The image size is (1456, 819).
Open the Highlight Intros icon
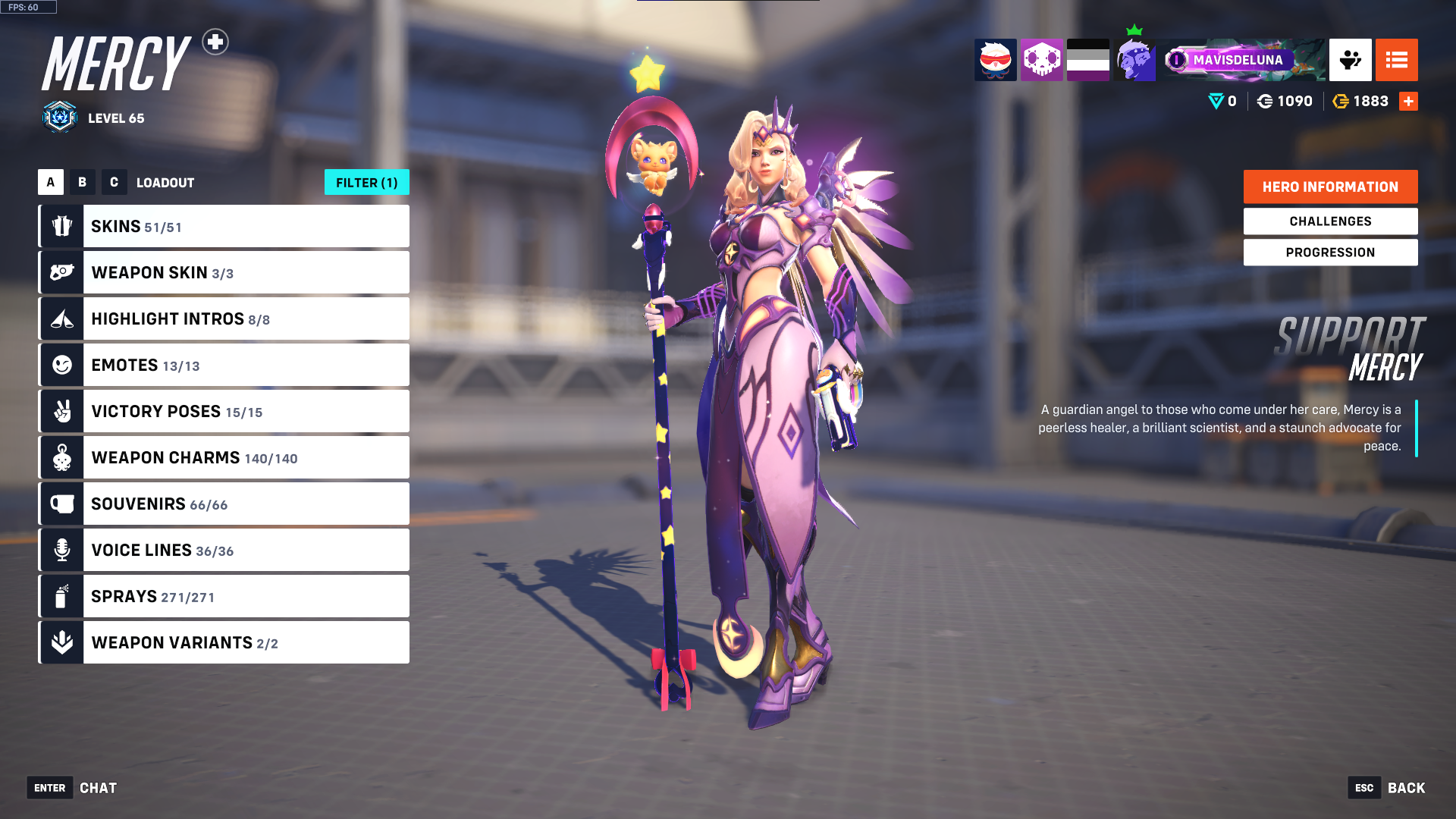coord(61,318)
